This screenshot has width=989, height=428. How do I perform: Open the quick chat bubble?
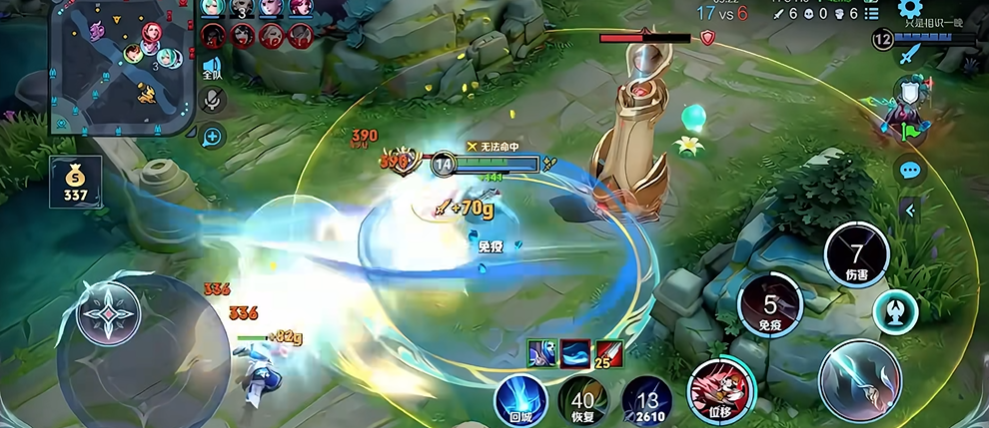[909, 170]
